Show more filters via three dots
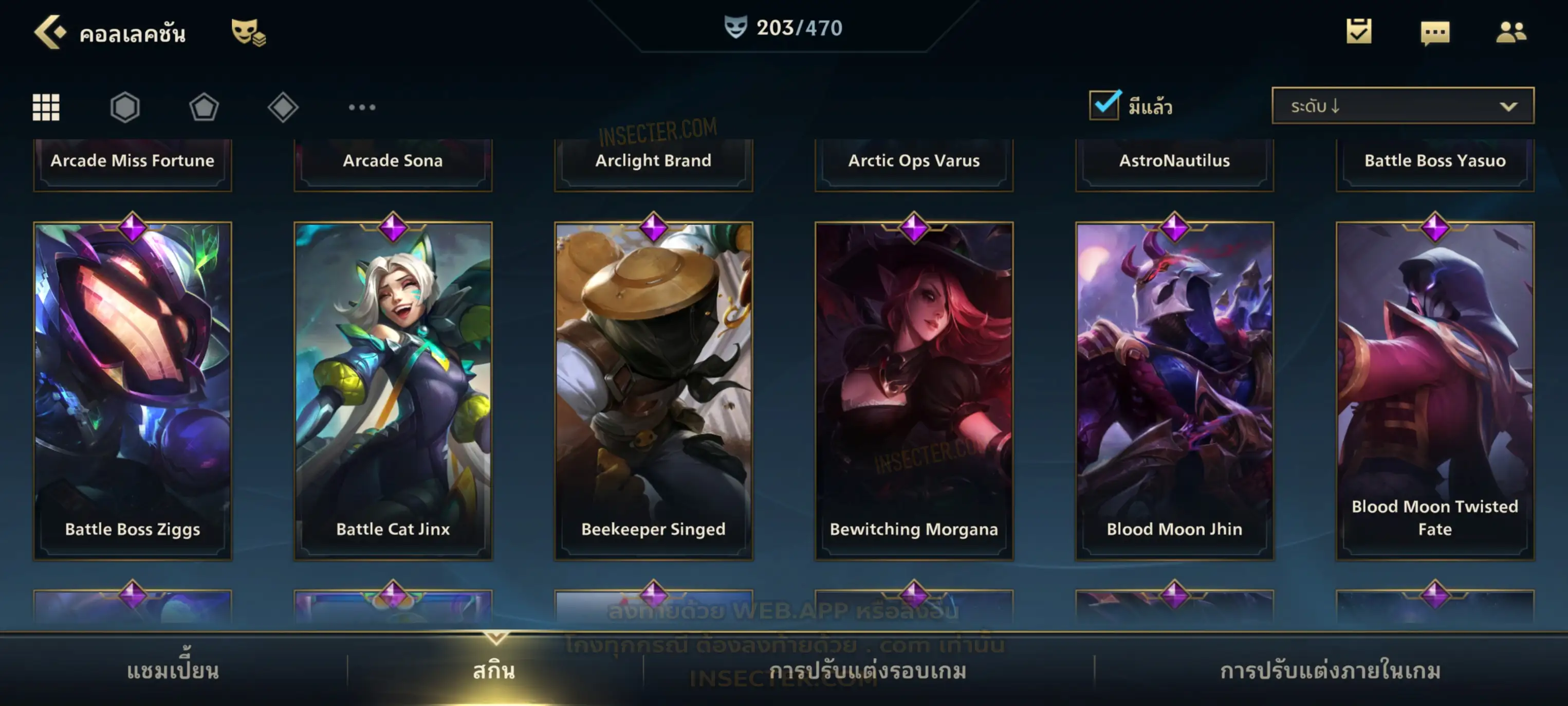Screen dimensions: 1568x706 pyautogui.click(x=362, y=107)
